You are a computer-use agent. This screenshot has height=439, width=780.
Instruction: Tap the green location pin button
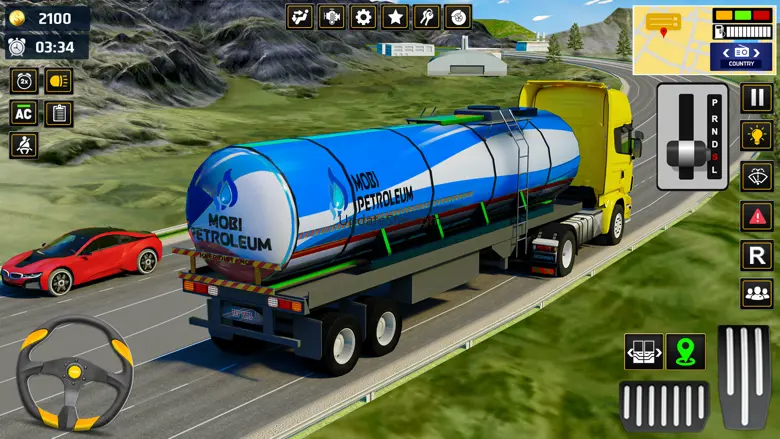[685, 352]
